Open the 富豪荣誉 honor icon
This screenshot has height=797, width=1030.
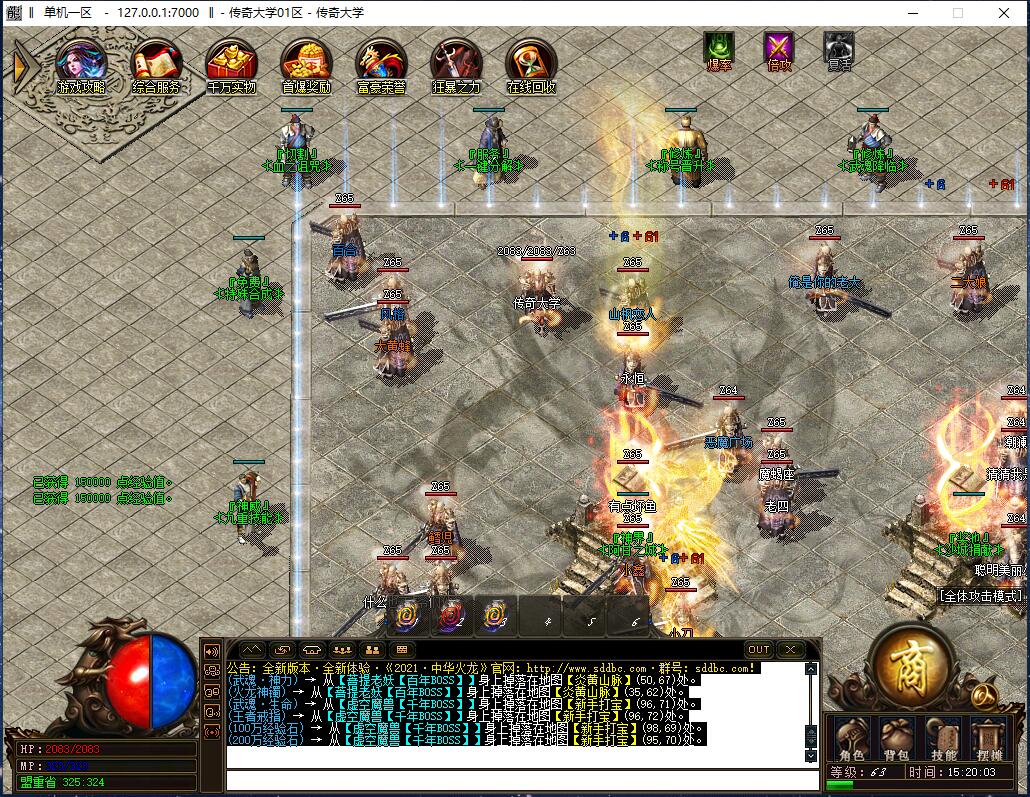(x=381, y=65)
